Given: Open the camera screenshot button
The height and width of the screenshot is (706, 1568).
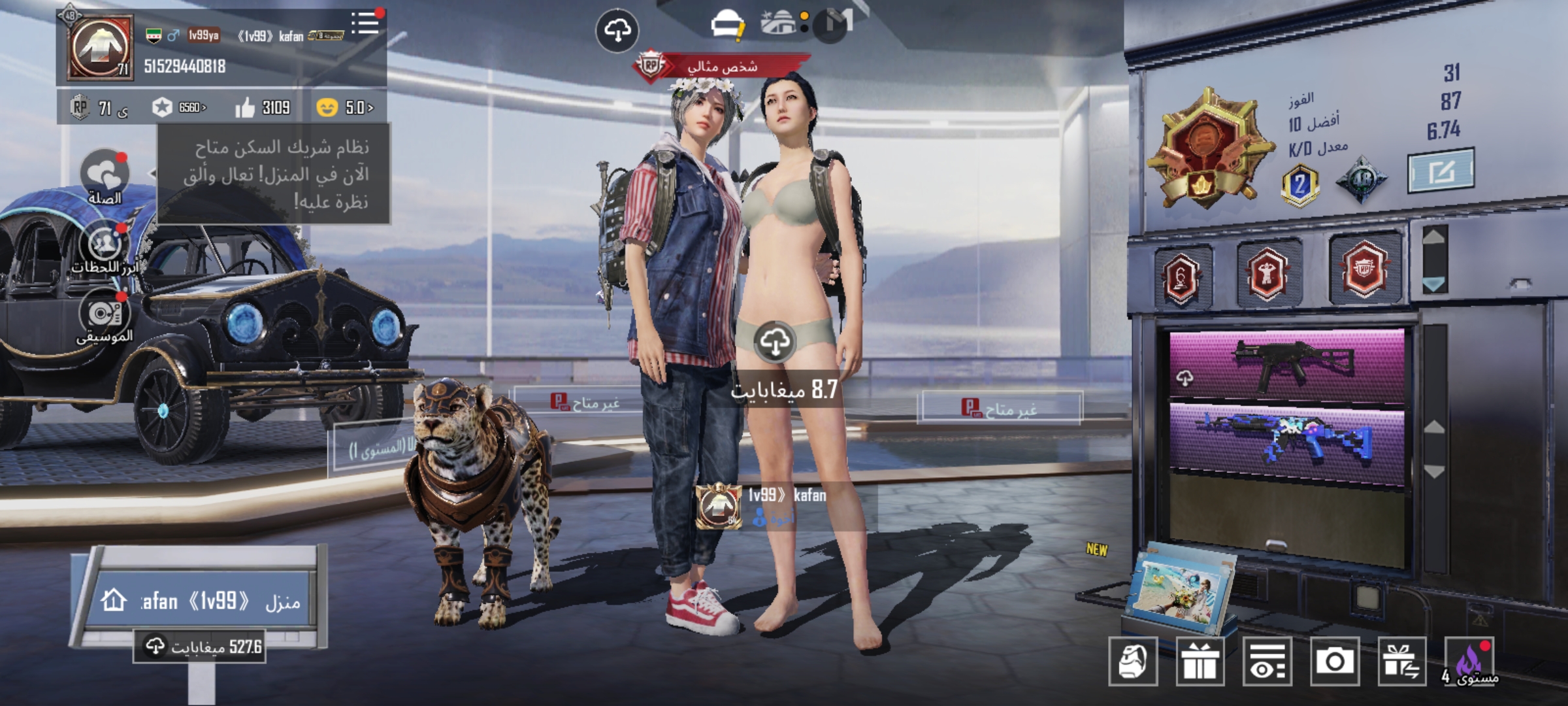Looking at the screenshot, I should click(1334, 662).
